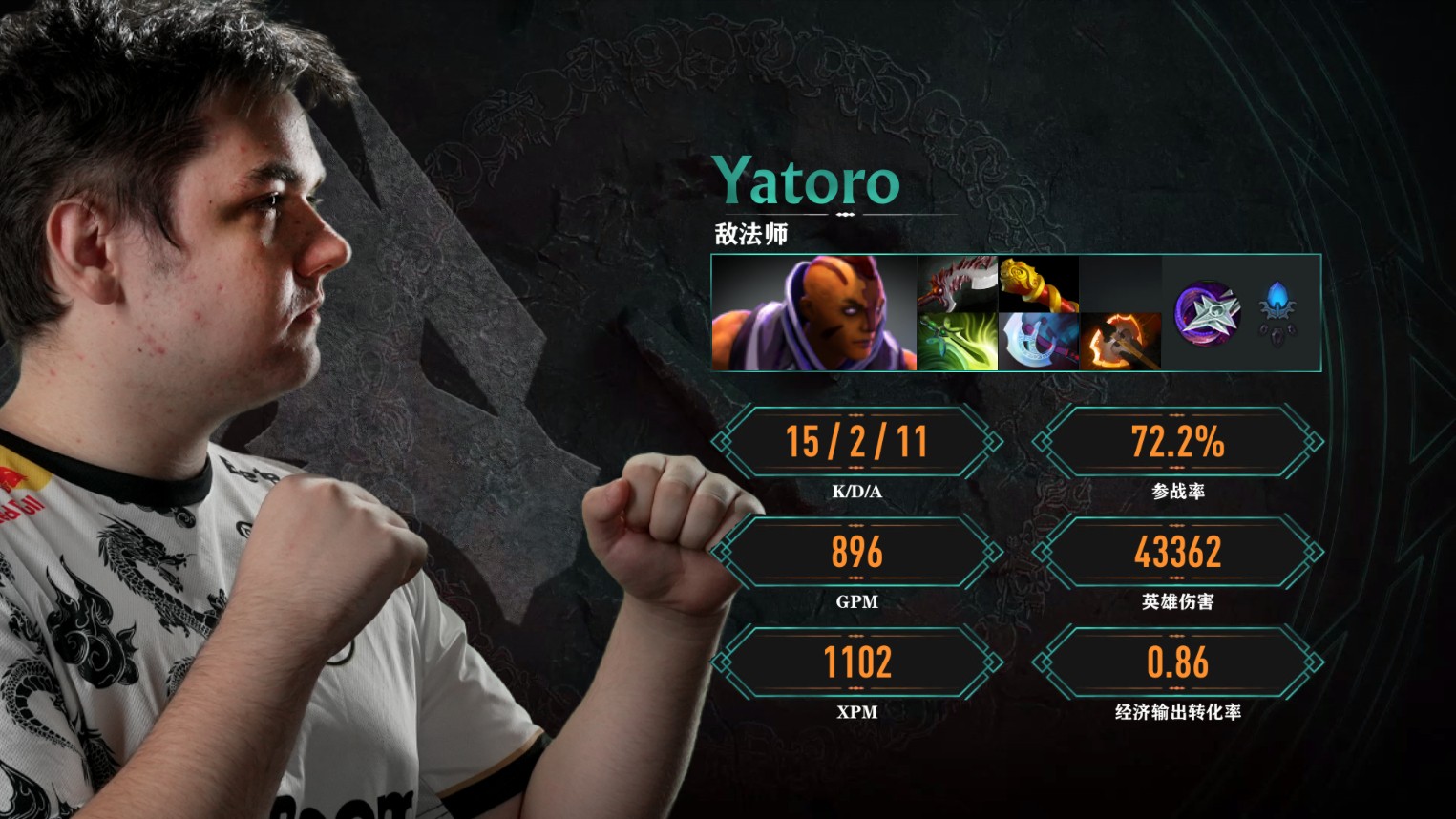Select the flaming Battle Fury item
The height and width of the screenshot is (819, 1456).
pyautogui.click(x=1119, y=342)
